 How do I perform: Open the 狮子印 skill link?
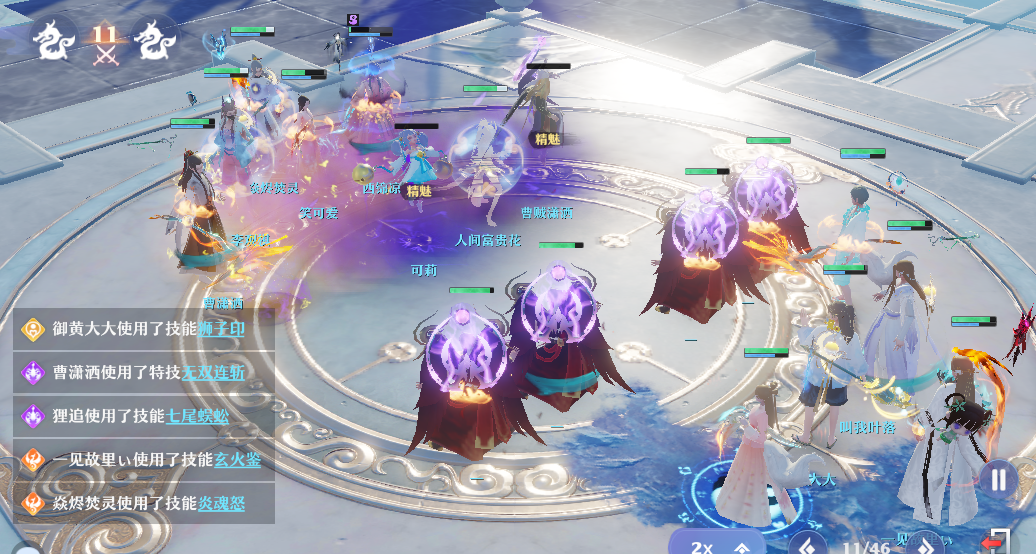[221, 328]
